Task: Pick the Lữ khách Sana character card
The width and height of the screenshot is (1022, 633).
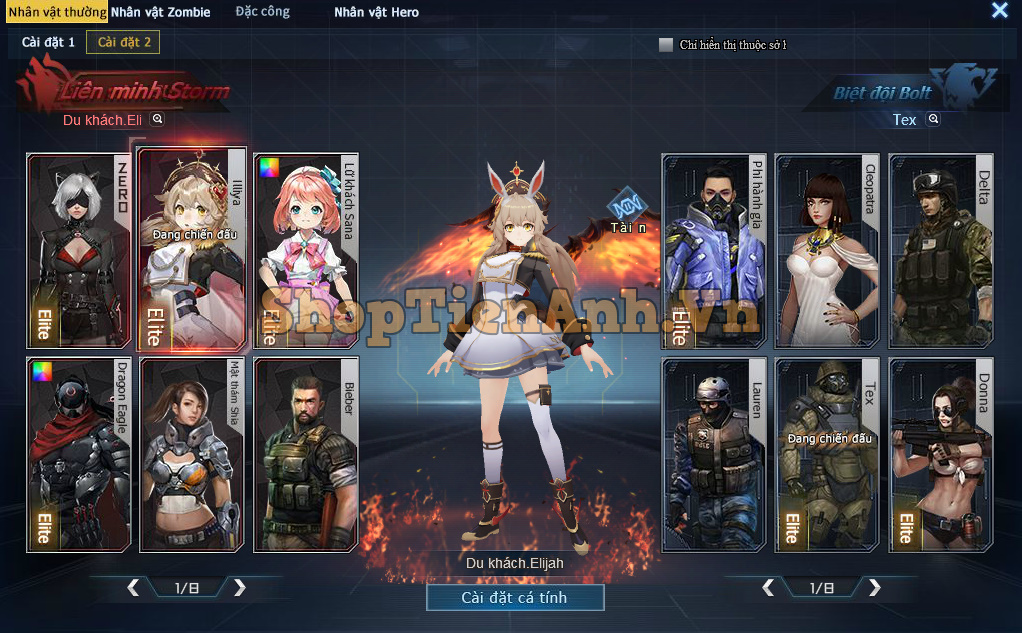Action: point(307,250)
